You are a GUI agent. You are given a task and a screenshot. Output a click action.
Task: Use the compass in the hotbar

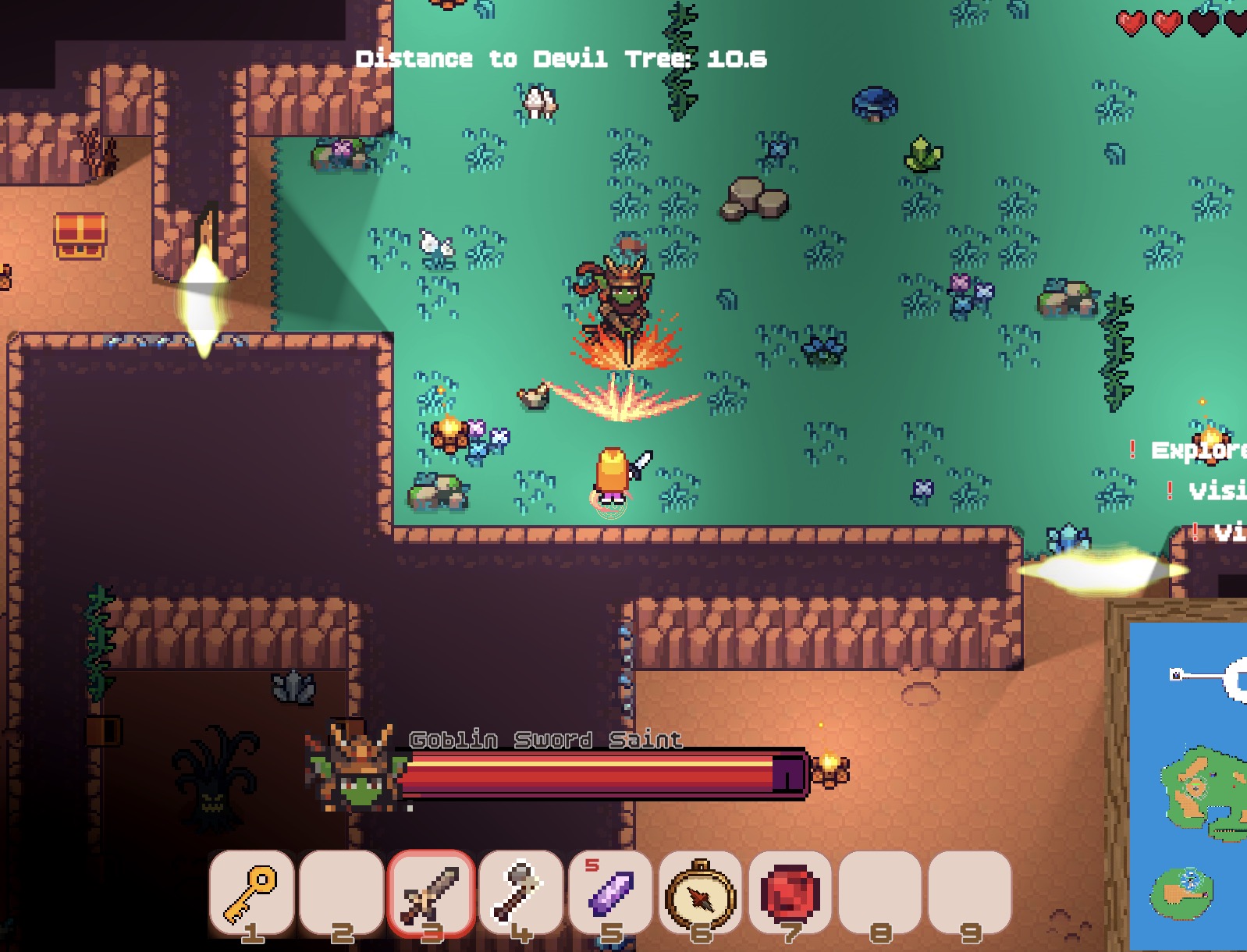700,893
